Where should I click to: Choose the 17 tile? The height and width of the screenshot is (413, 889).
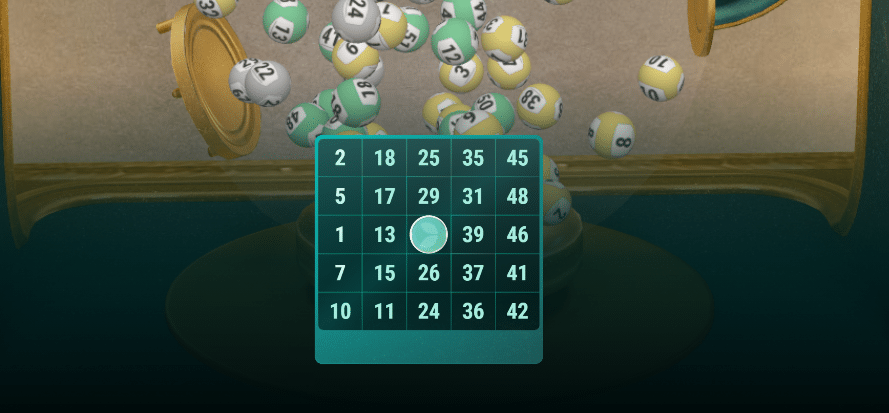tap(385, 196)
